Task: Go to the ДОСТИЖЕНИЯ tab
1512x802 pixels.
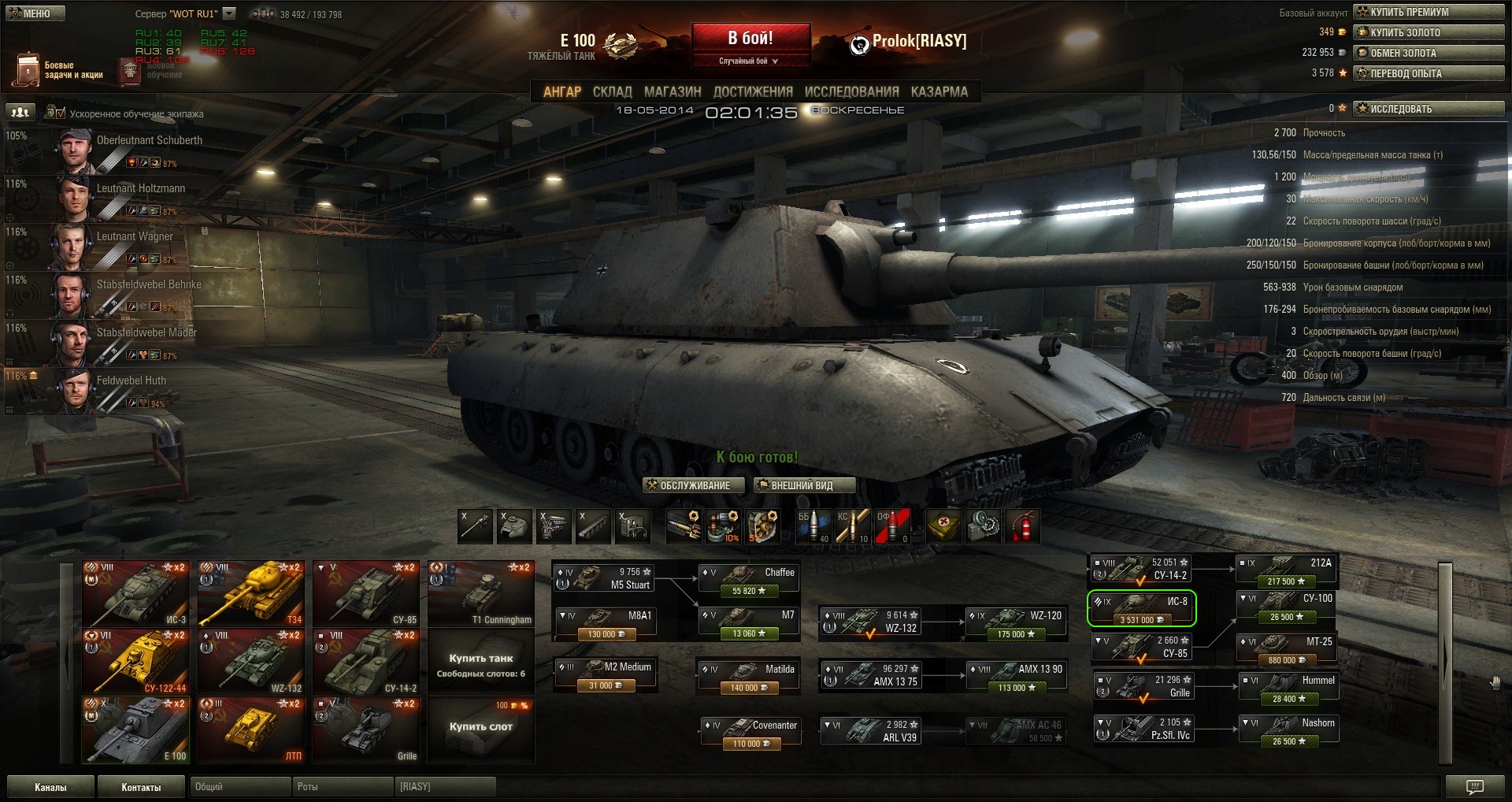Action: [x=753, y=92]
